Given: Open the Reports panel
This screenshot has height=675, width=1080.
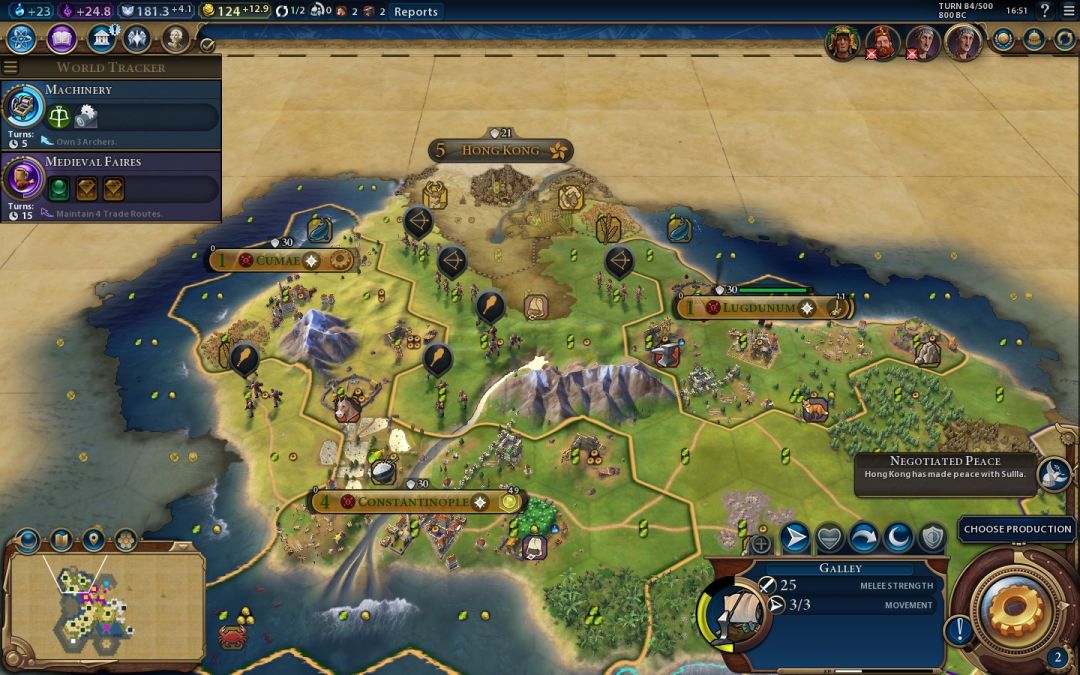Looking at the screenshot, I should (x=415, y=12).
